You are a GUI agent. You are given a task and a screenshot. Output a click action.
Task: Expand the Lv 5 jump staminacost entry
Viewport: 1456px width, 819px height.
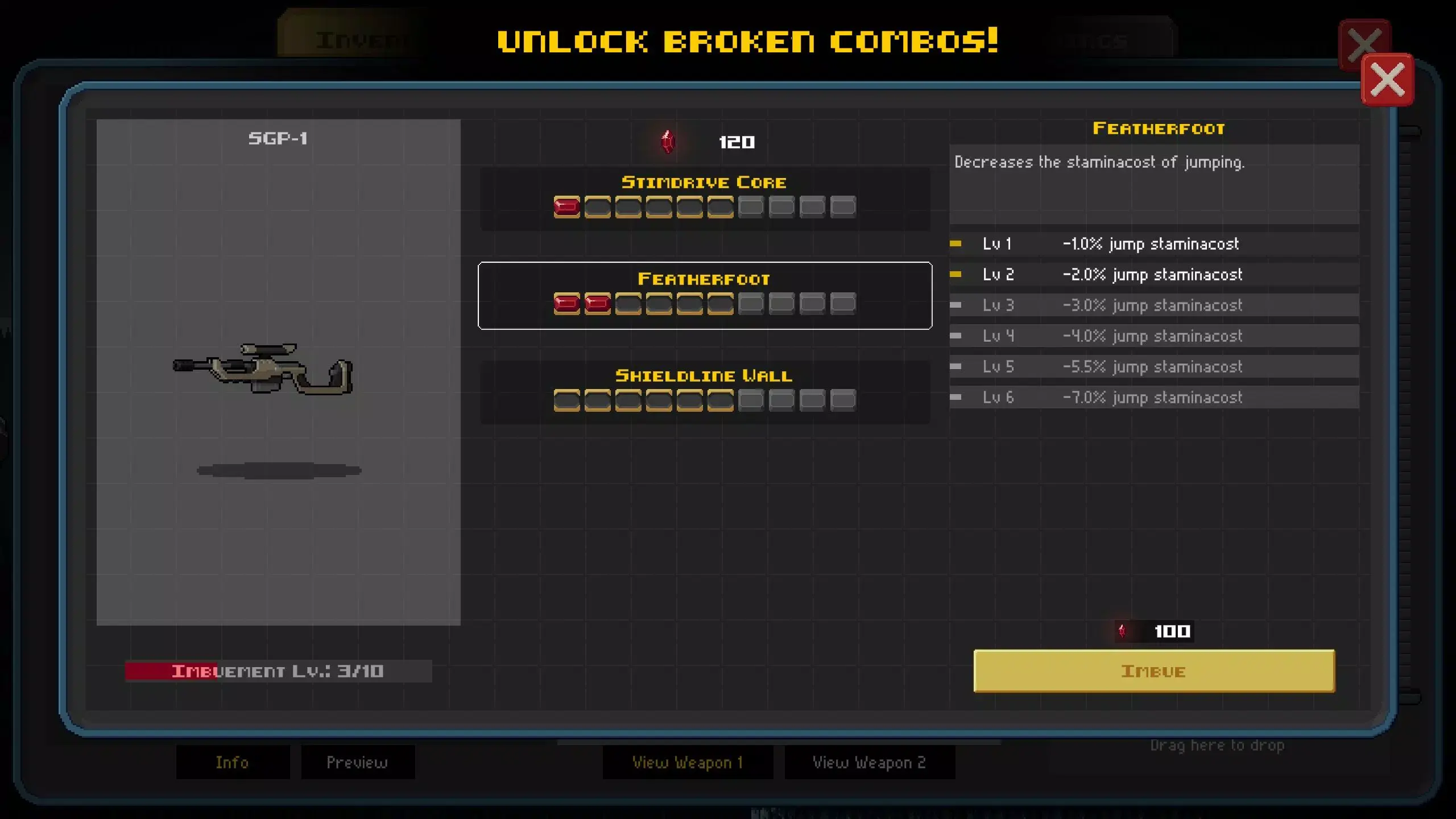click(x=1155, y=366)
